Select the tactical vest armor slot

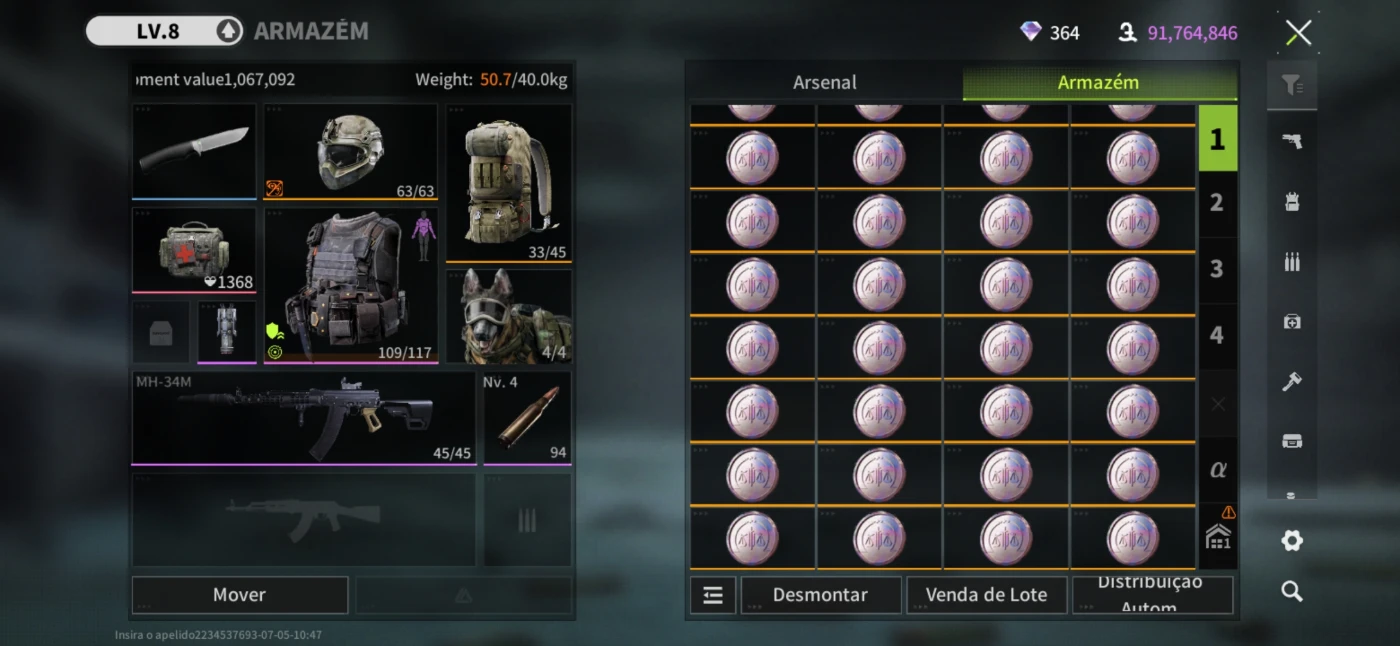[350, 286]
